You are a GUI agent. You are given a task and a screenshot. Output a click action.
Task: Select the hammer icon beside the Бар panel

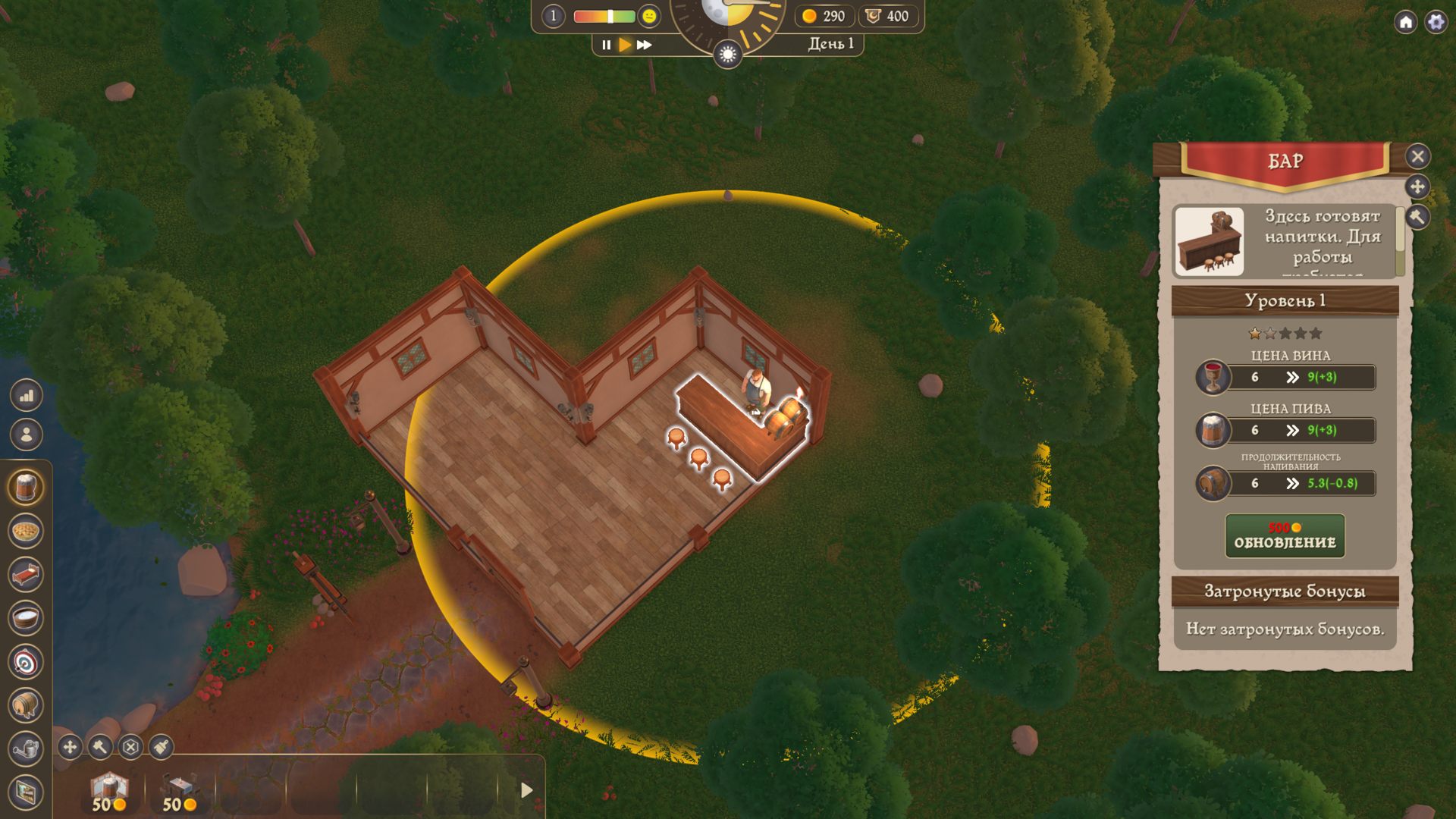tap(1417, 218)
